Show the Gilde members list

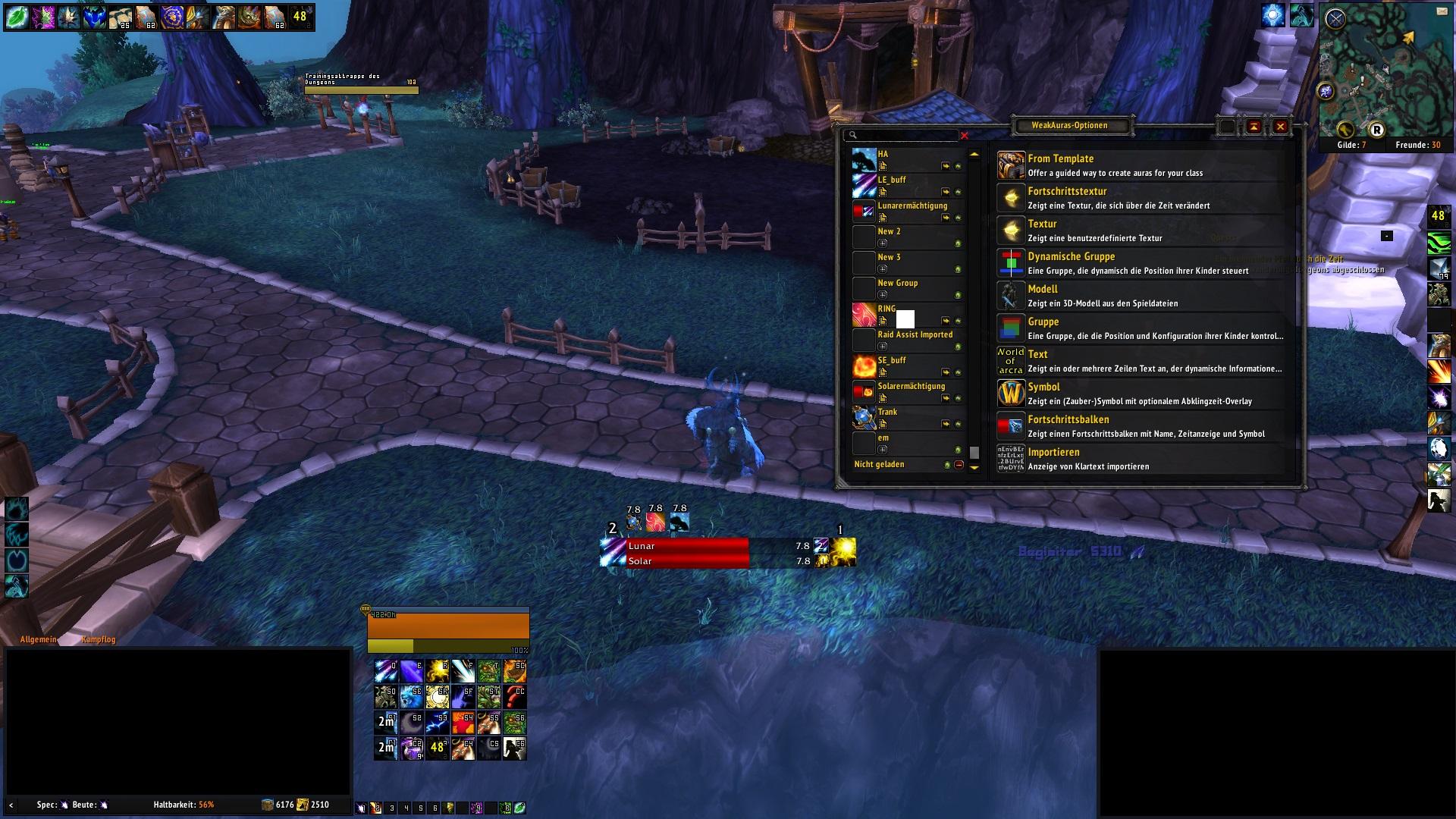[1351, 145]
